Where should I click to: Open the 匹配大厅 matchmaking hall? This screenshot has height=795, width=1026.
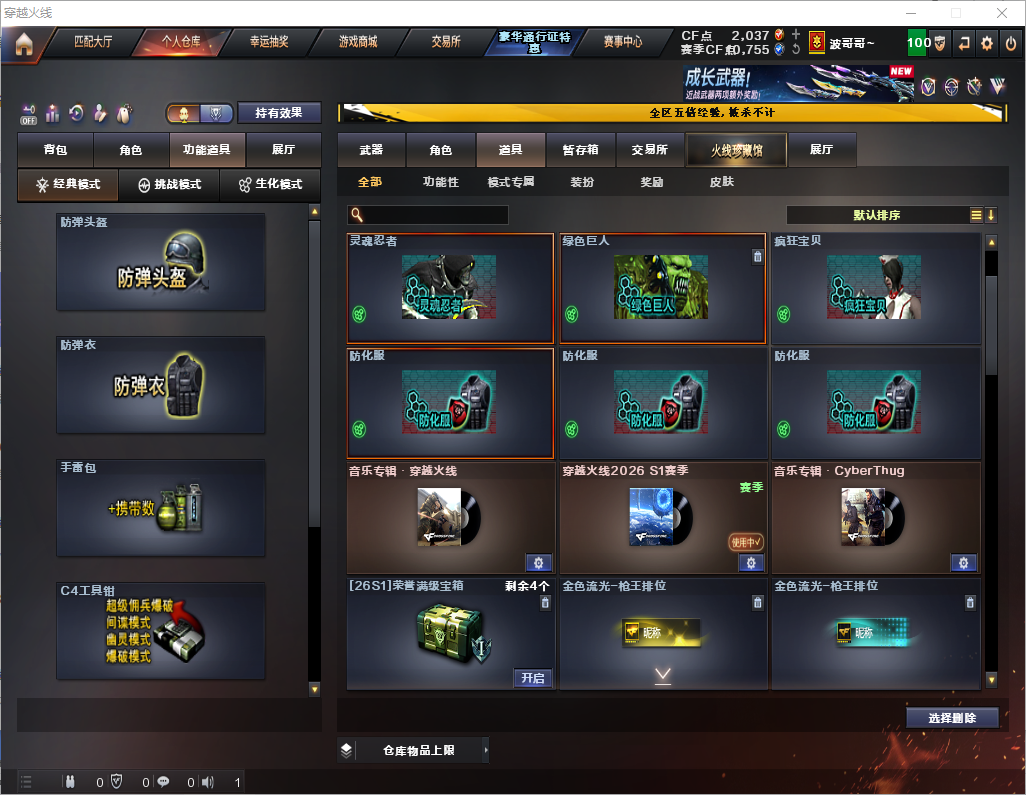coord(95,43)
